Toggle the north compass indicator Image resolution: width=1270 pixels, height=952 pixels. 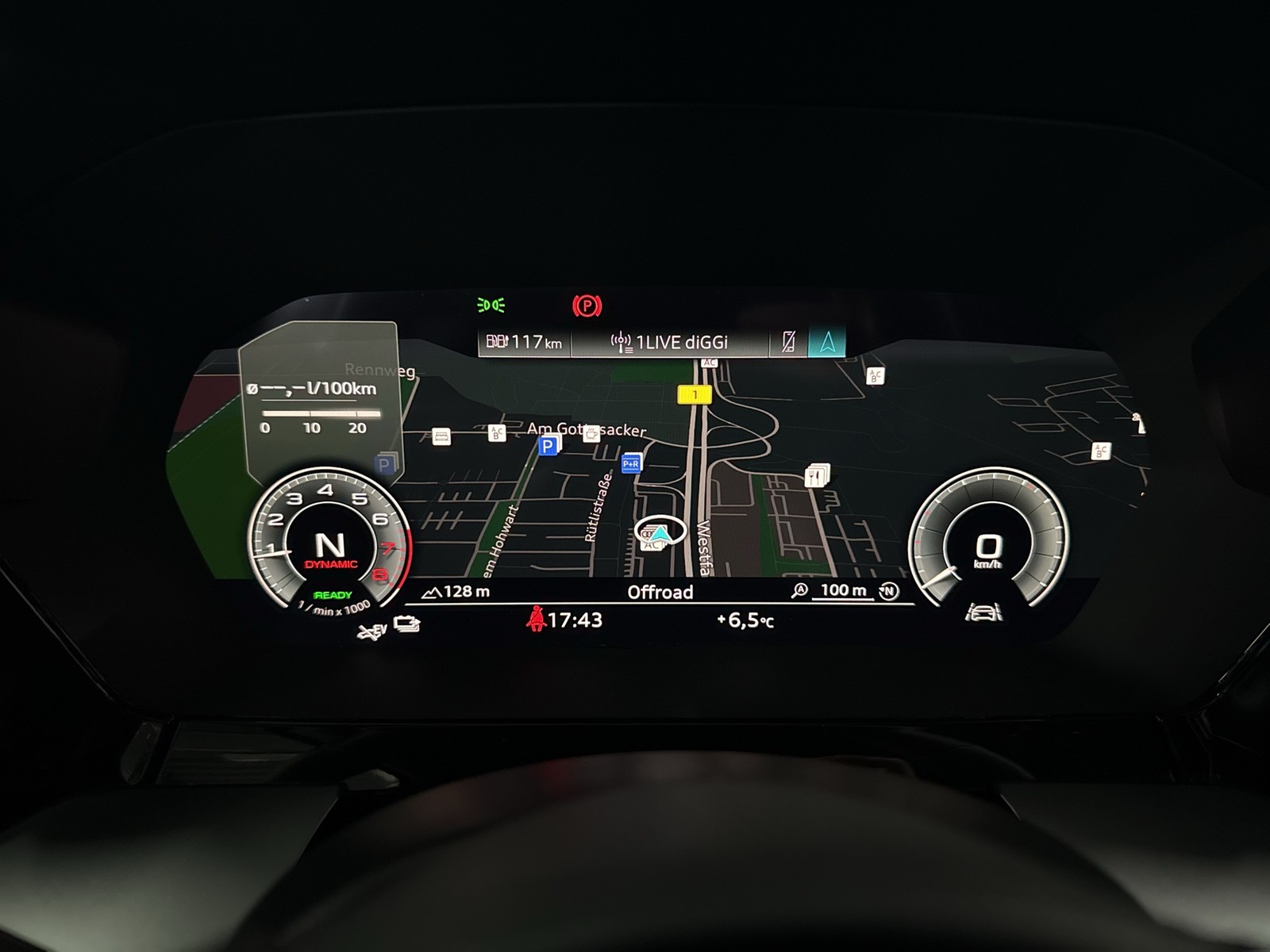pyautogui.click(x=890, y=591)
